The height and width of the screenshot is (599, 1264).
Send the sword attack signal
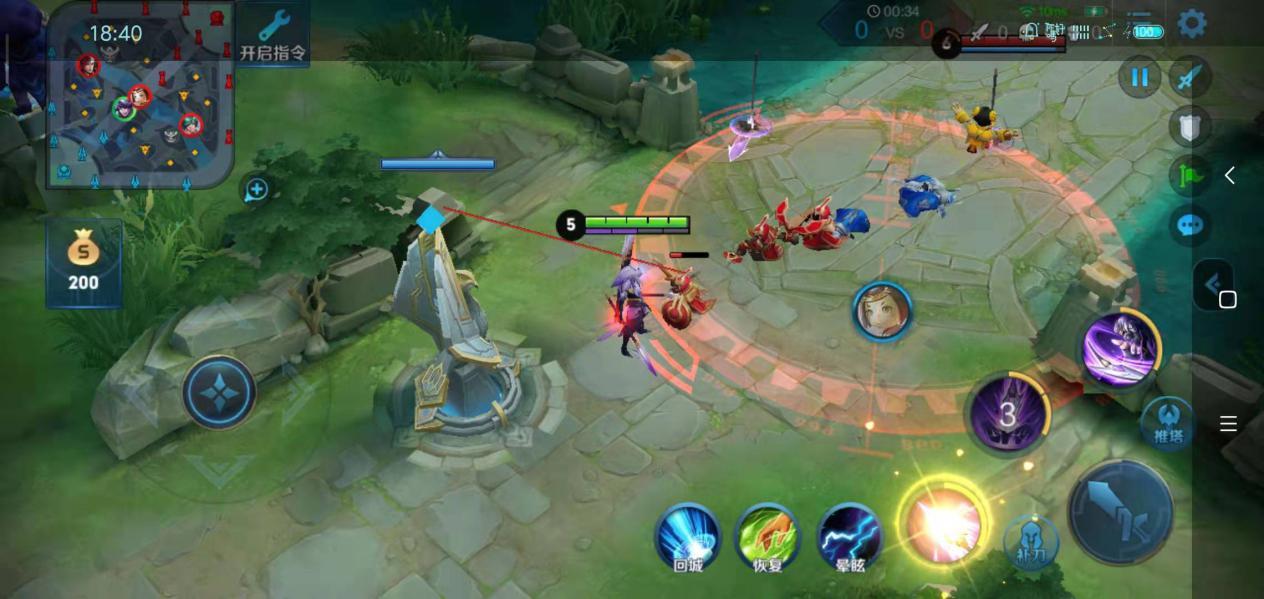point(1190,77)
